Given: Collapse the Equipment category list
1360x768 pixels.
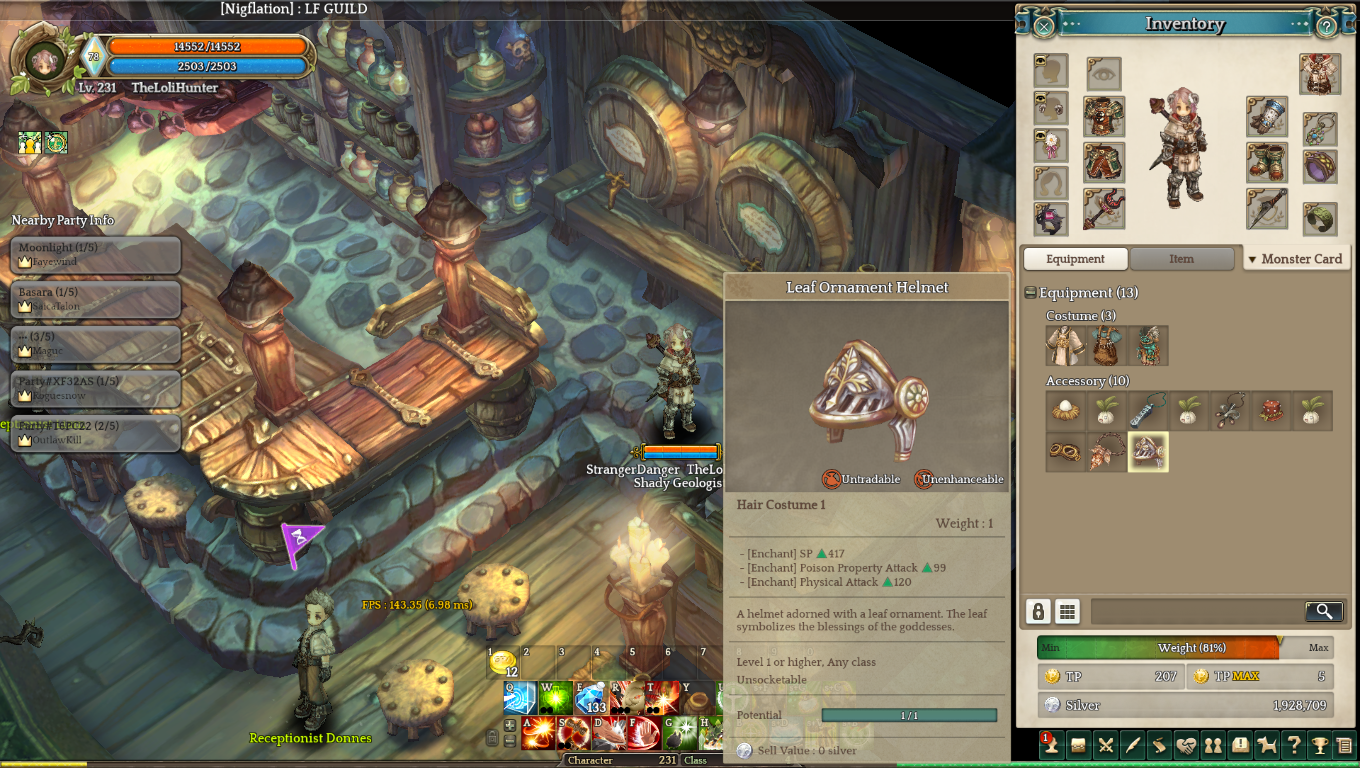Looking at the screenshot, I should pos(1031,293).
